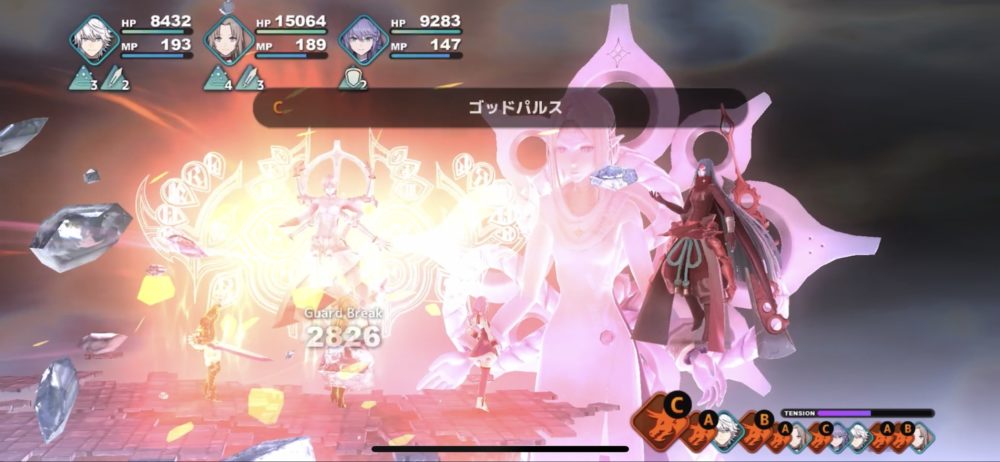Select the brown-haired party member portrait
The image size is (1000, 462).
point(228,39)
